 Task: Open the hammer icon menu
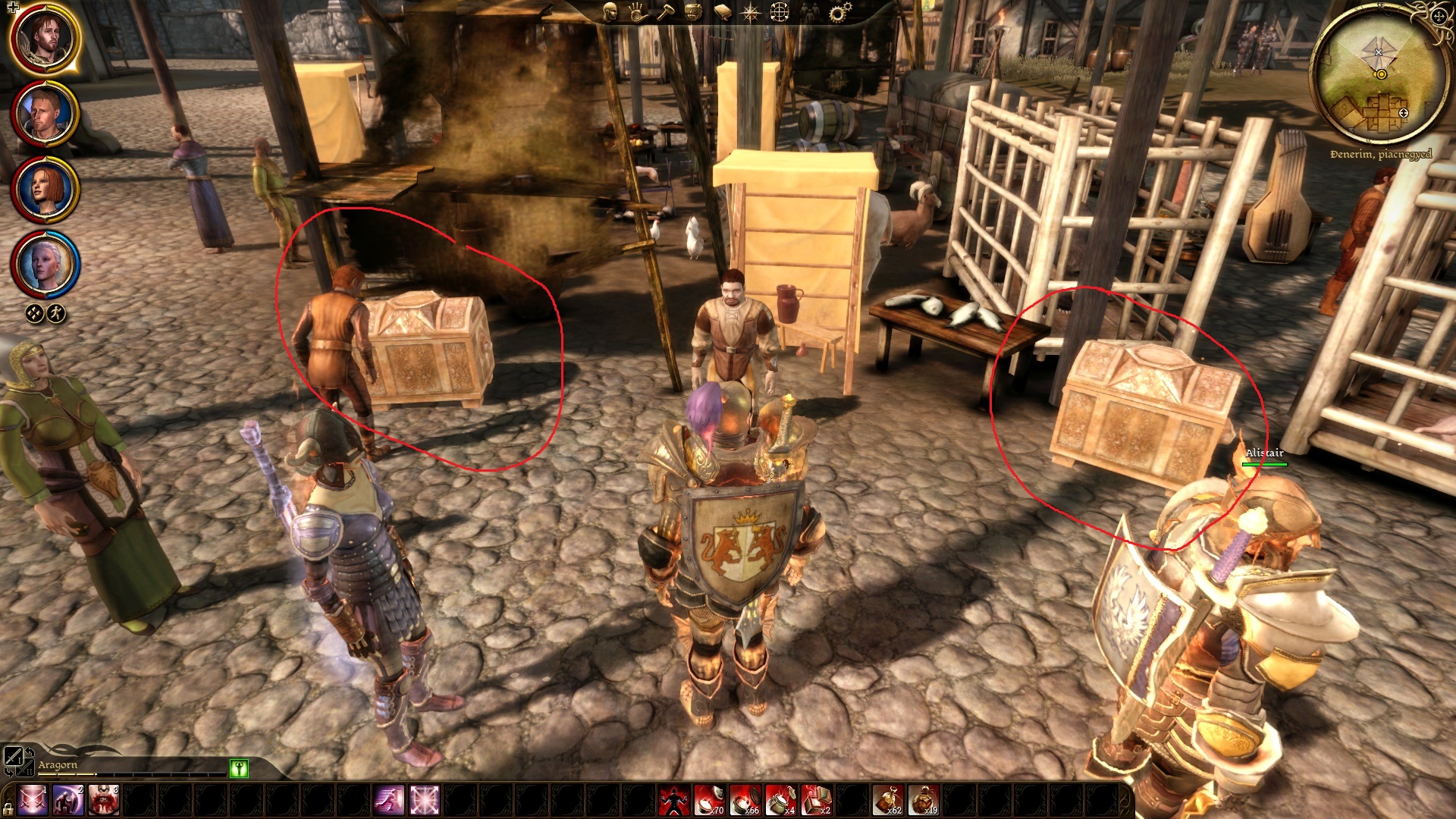[x=665, y=11]
